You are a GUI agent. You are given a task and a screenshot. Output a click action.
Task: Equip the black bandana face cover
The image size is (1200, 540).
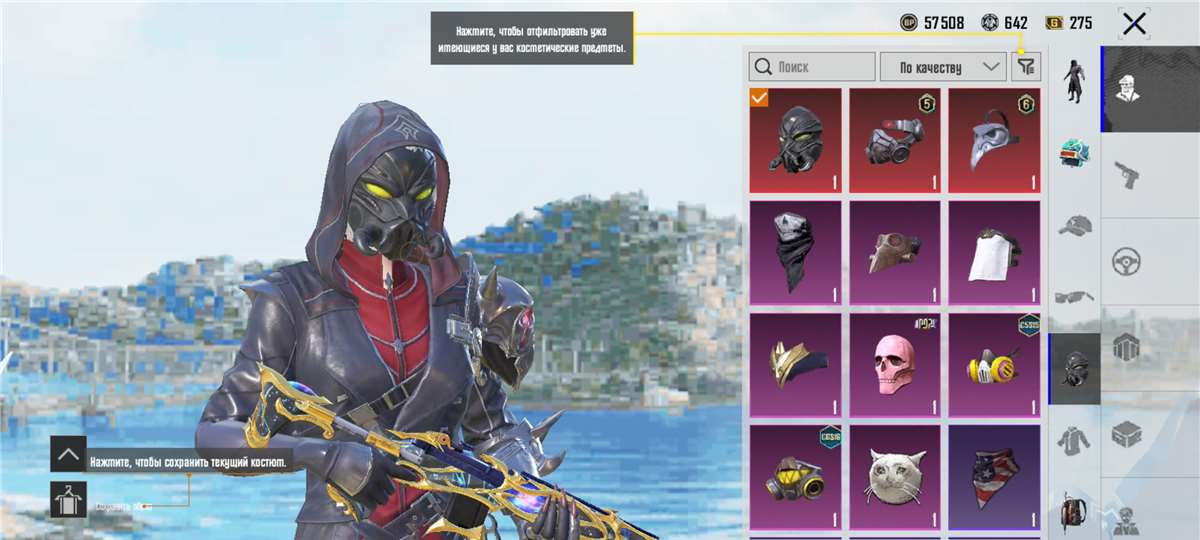[x=795, y=253]
